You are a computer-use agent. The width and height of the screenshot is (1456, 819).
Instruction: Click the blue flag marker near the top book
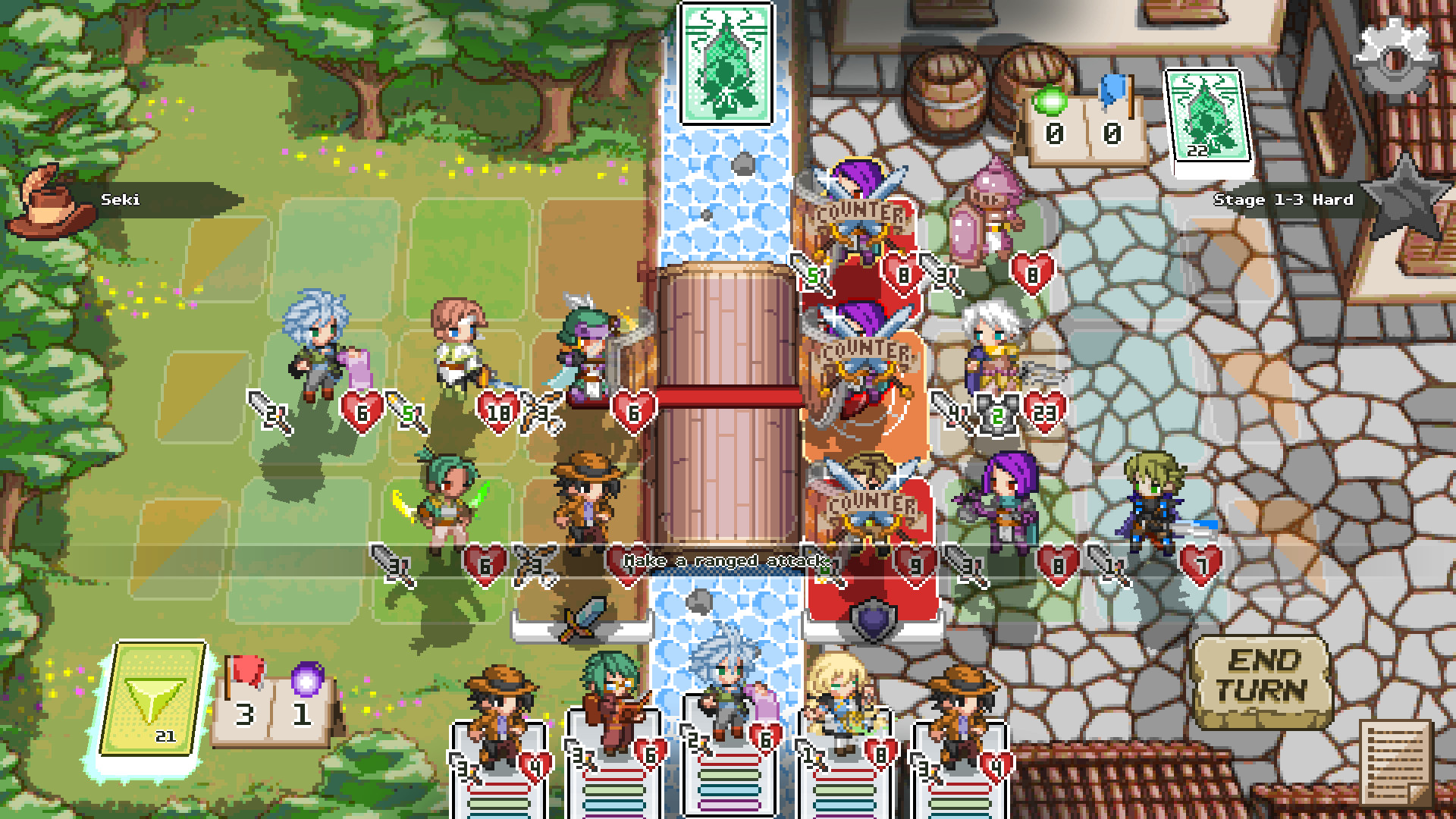pos(1112,88)
